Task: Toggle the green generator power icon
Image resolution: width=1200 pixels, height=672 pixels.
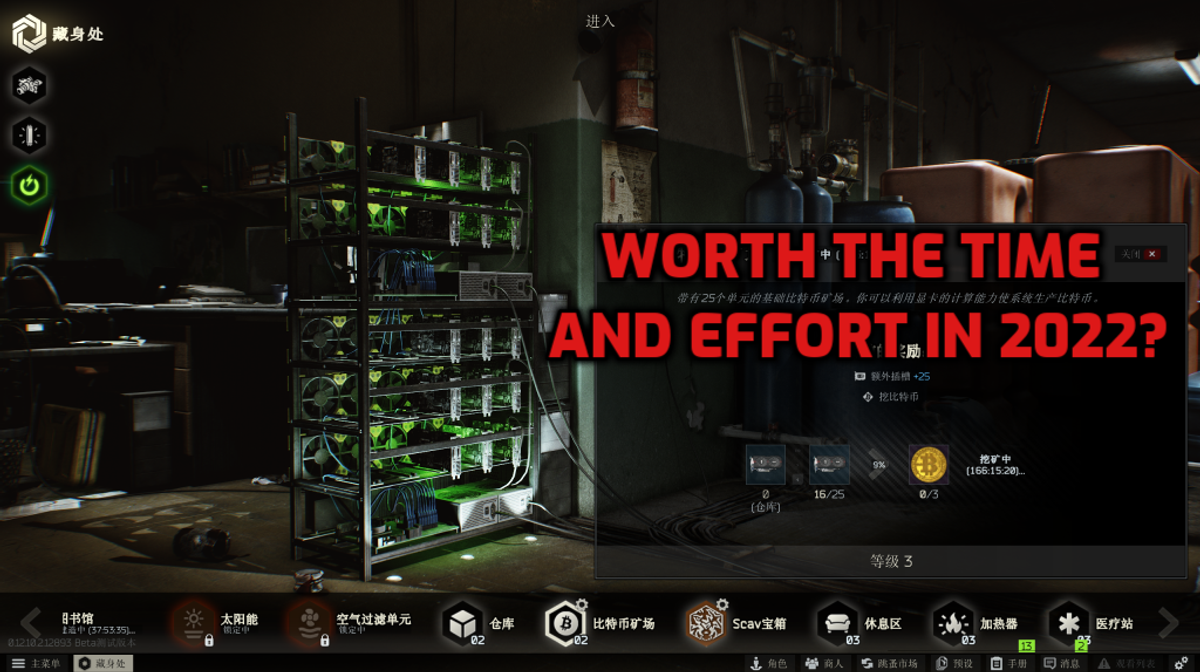Action: (x=29, y=186)
